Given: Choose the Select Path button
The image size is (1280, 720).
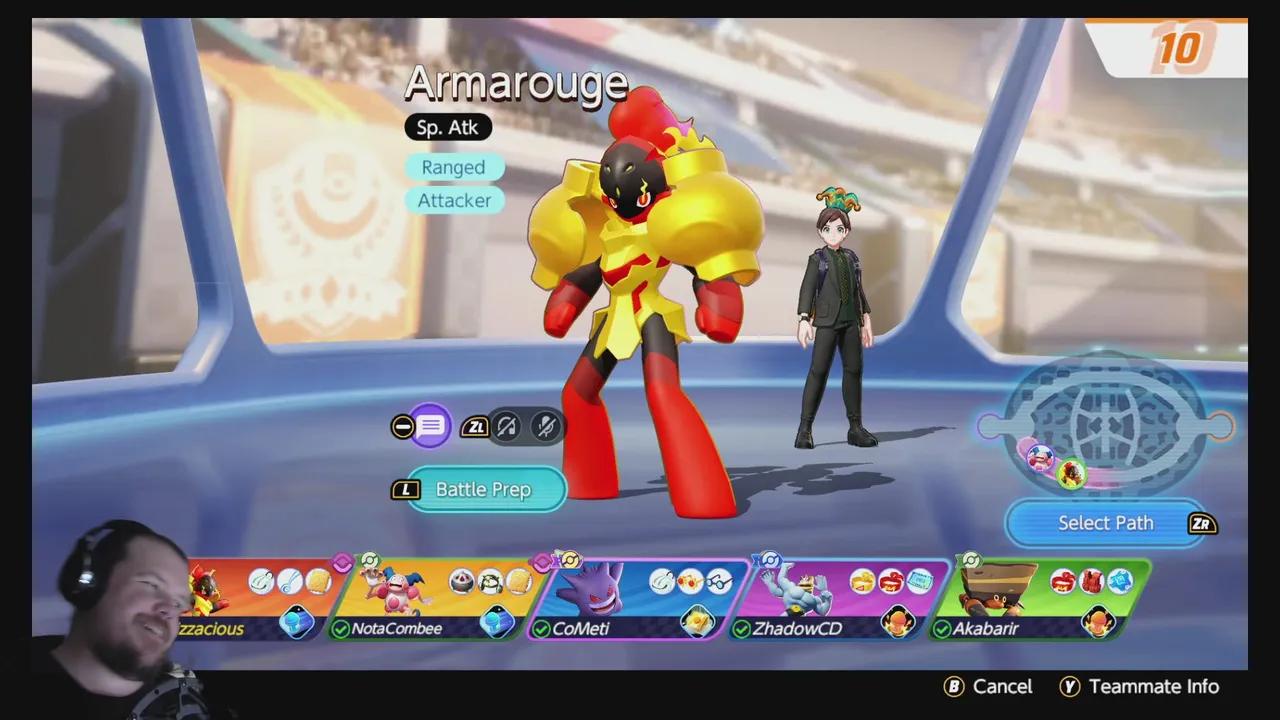Looking at the screenshot, I should coord(1105,523).
